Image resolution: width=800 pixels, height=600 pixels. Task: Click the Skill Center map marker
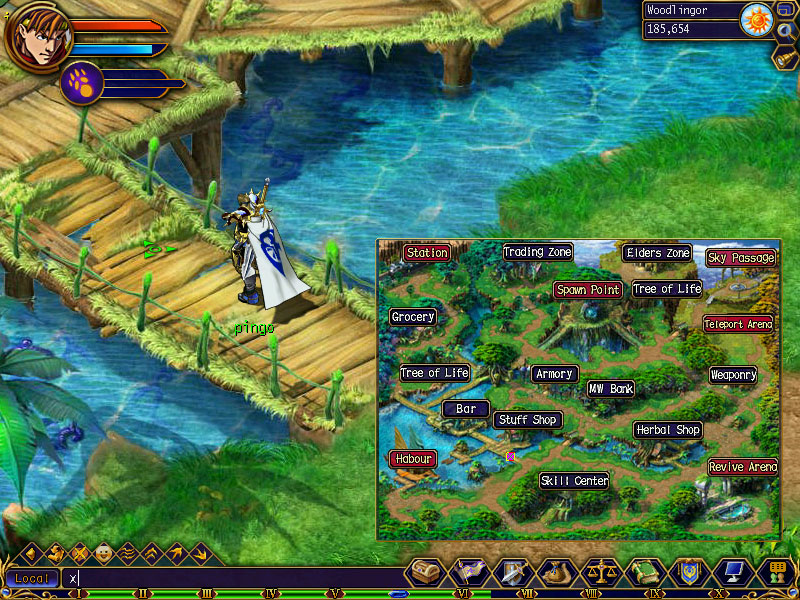point(575,481)
